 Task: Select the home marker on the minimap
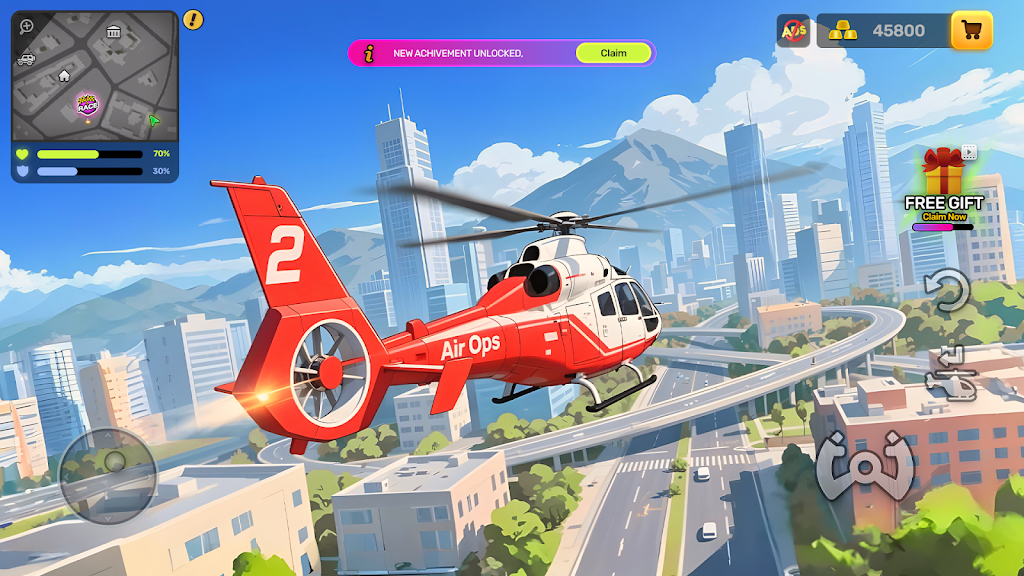coord(64,75)
